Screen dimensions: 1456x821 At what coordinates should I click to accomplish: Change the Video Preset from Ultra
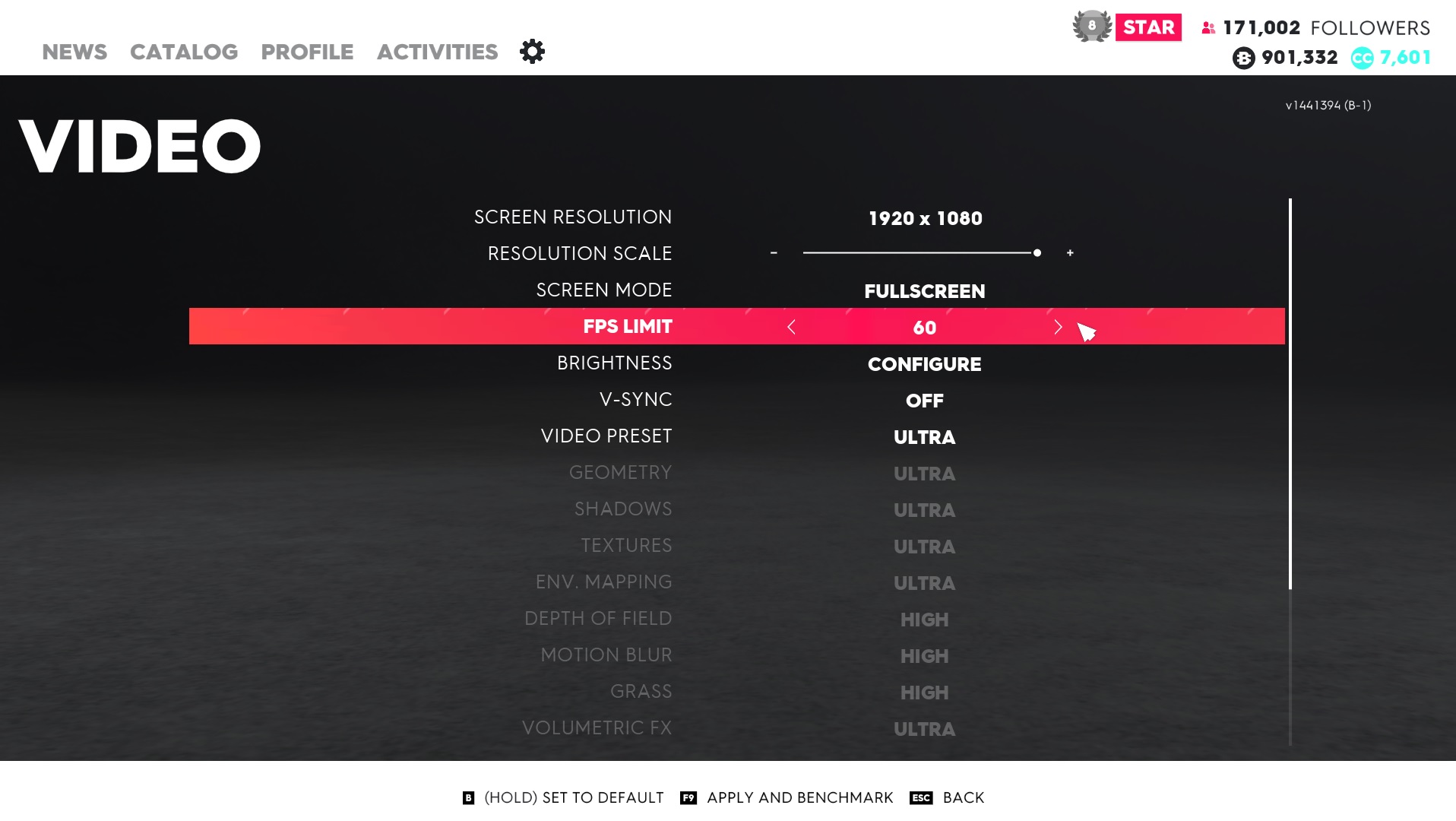[924, 437]
